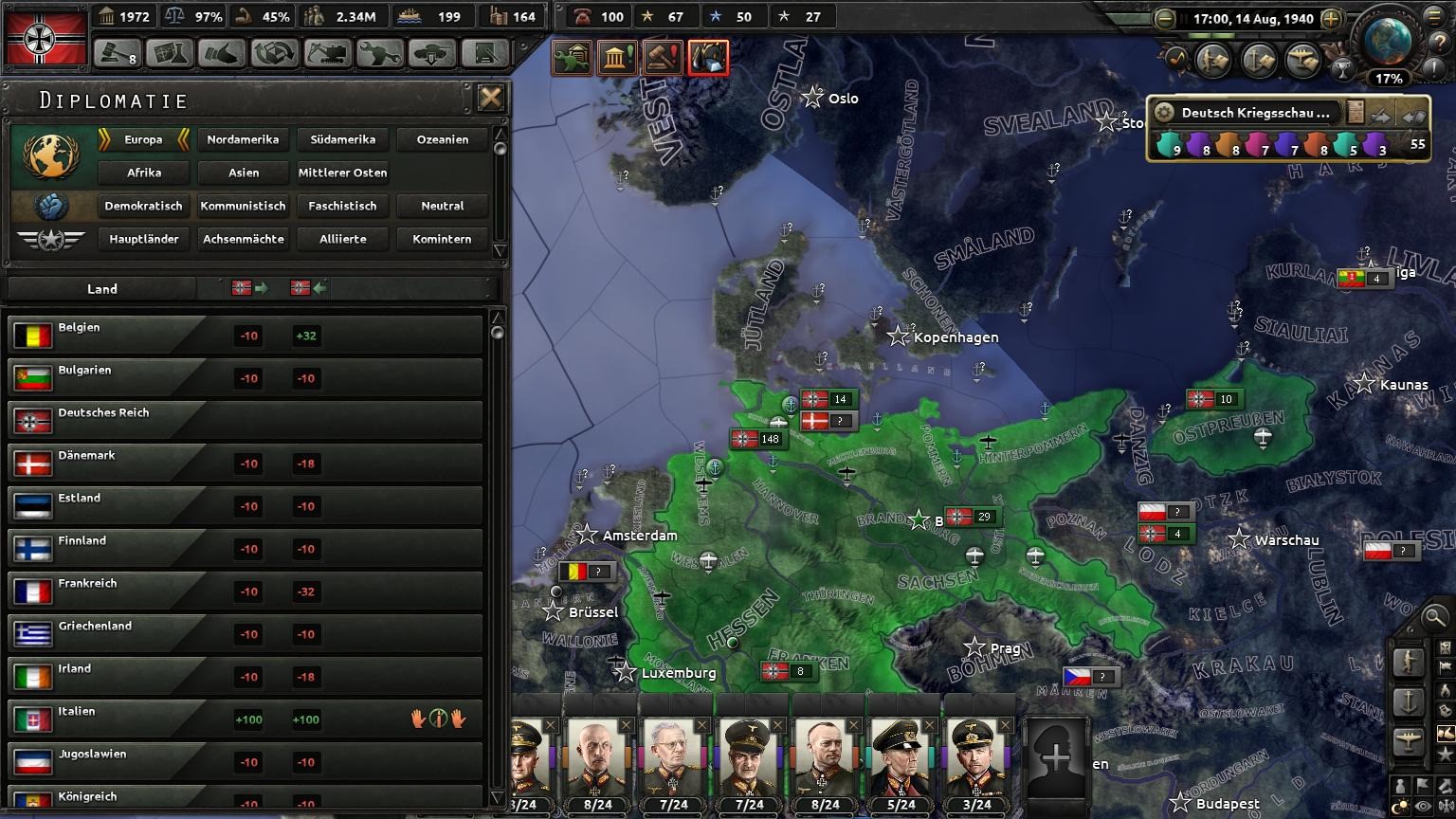Show Kommunistisch countries only
The image size is (1456, 819).
coord(243,206)
